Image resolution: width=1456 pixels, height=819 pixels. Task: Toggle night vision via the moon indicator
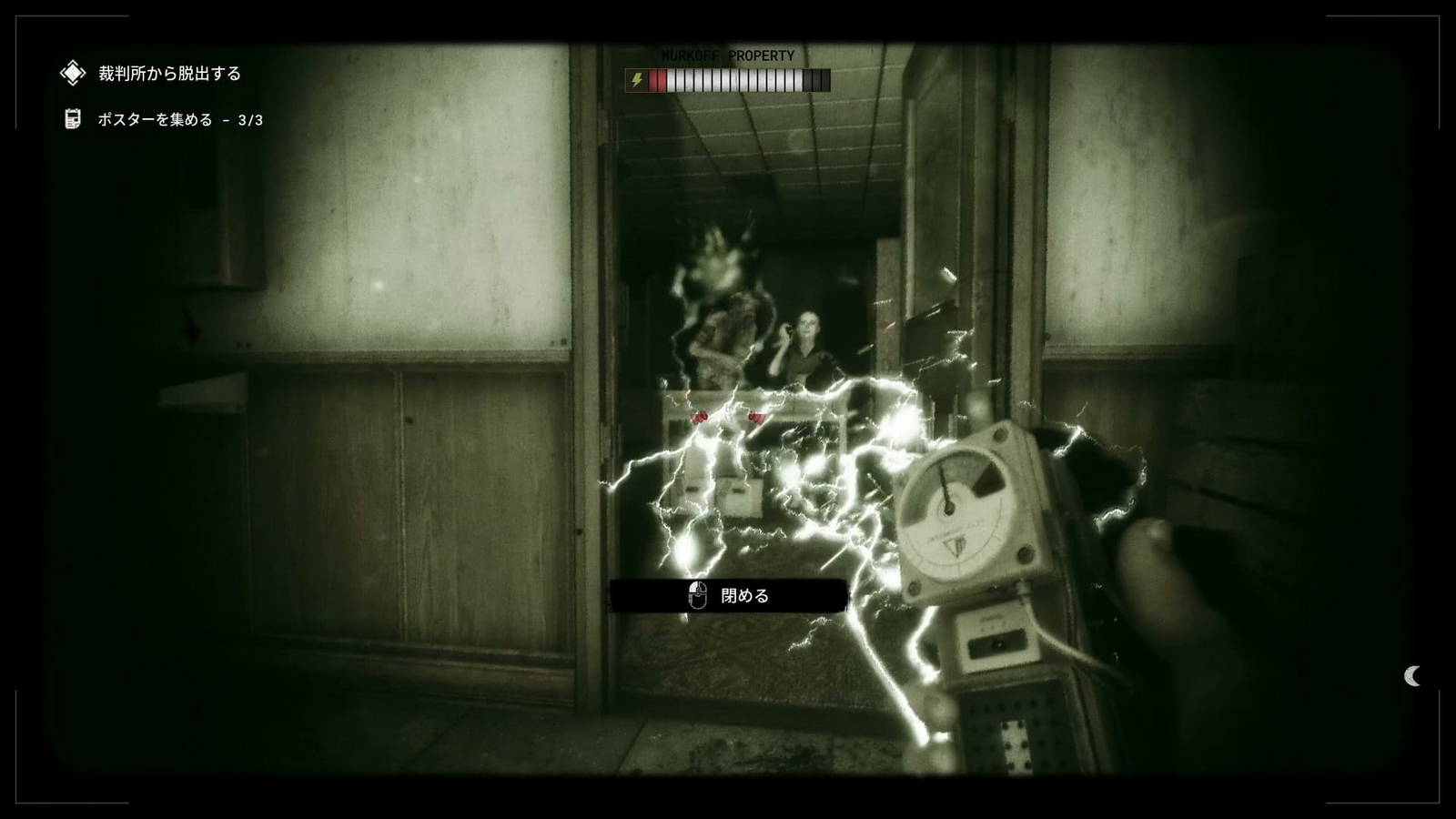tap(1410, 676)
